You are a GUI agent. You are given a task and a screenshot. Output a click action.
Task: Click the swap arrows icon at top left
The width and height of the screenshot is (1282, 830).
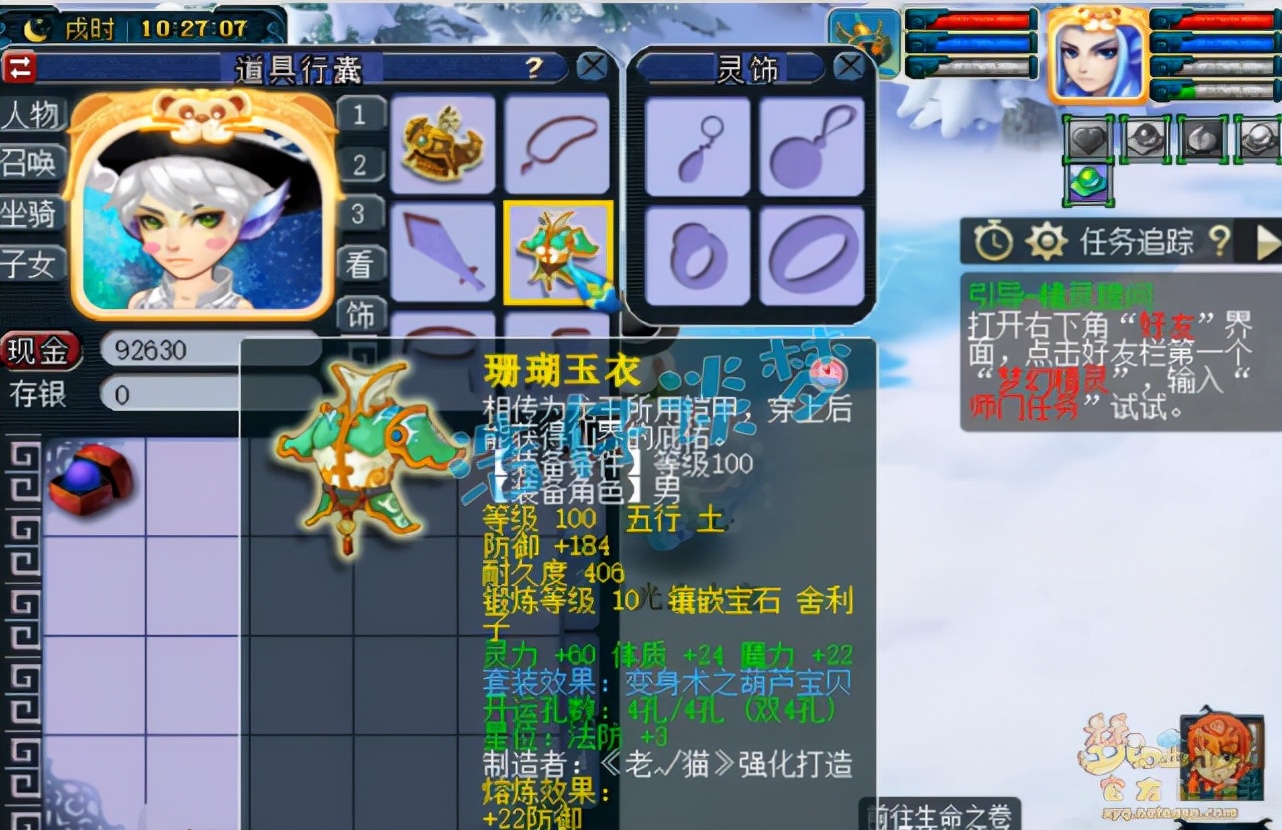click(x=18, y=66)
